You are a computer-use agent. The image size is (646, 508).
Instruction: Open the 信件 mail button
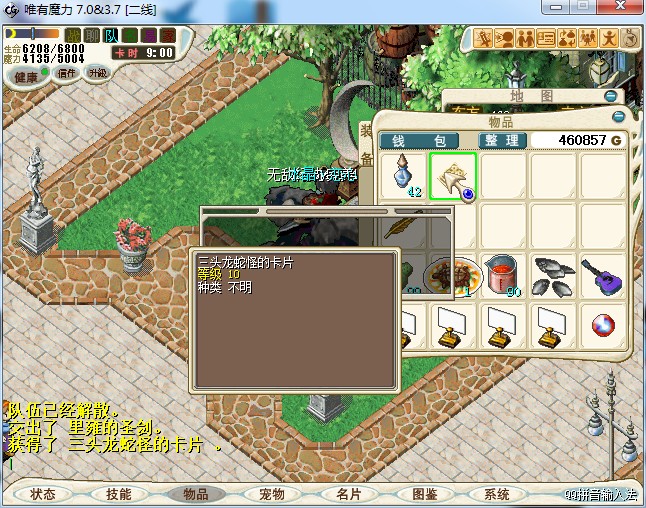67,73
